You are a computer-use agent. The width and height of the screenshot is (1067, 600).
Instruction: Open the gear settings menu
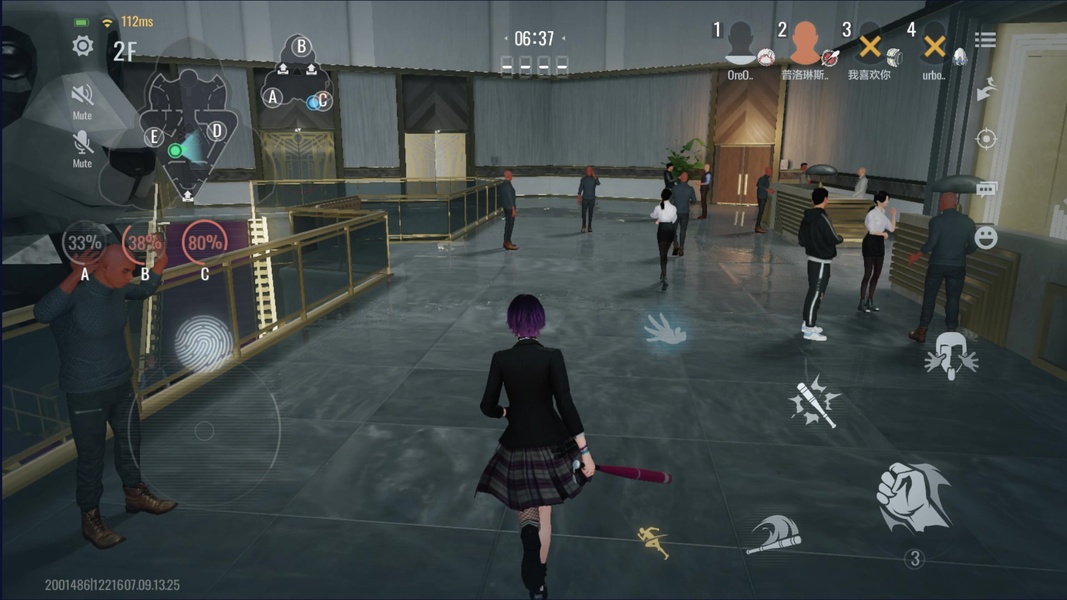[x=83, y=46]
